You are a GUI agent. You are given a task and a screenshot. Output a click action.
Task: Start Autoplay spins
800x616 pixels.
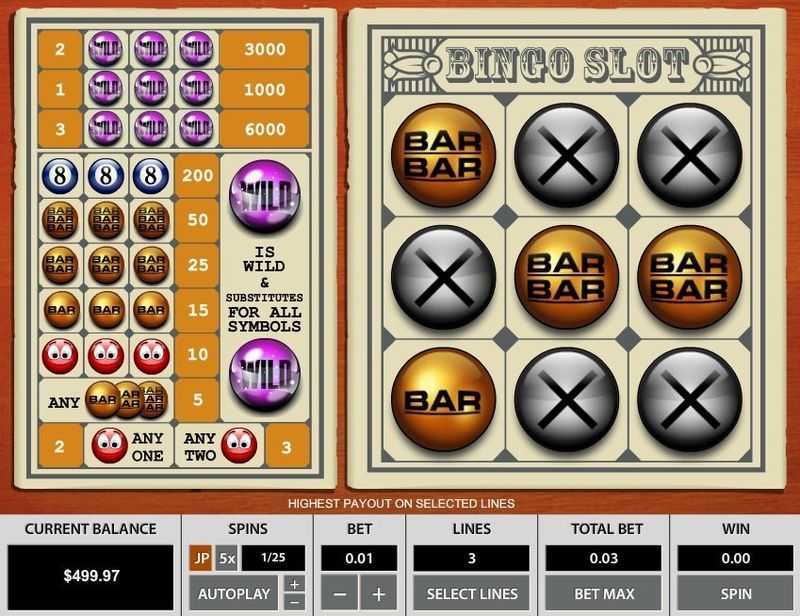click(x=234, y=593)
